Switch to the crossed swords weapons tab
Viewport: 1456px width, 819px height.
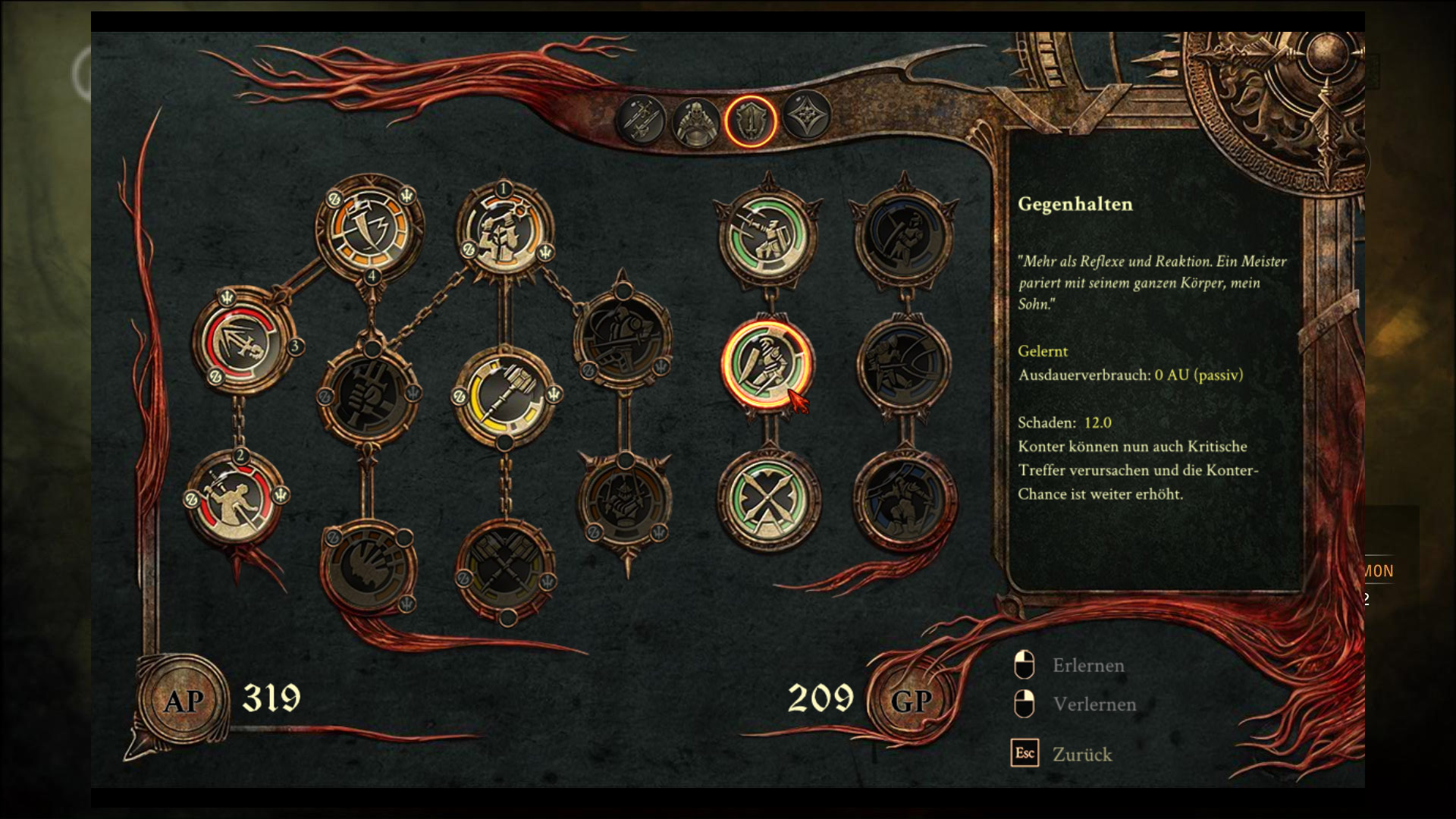641,120
